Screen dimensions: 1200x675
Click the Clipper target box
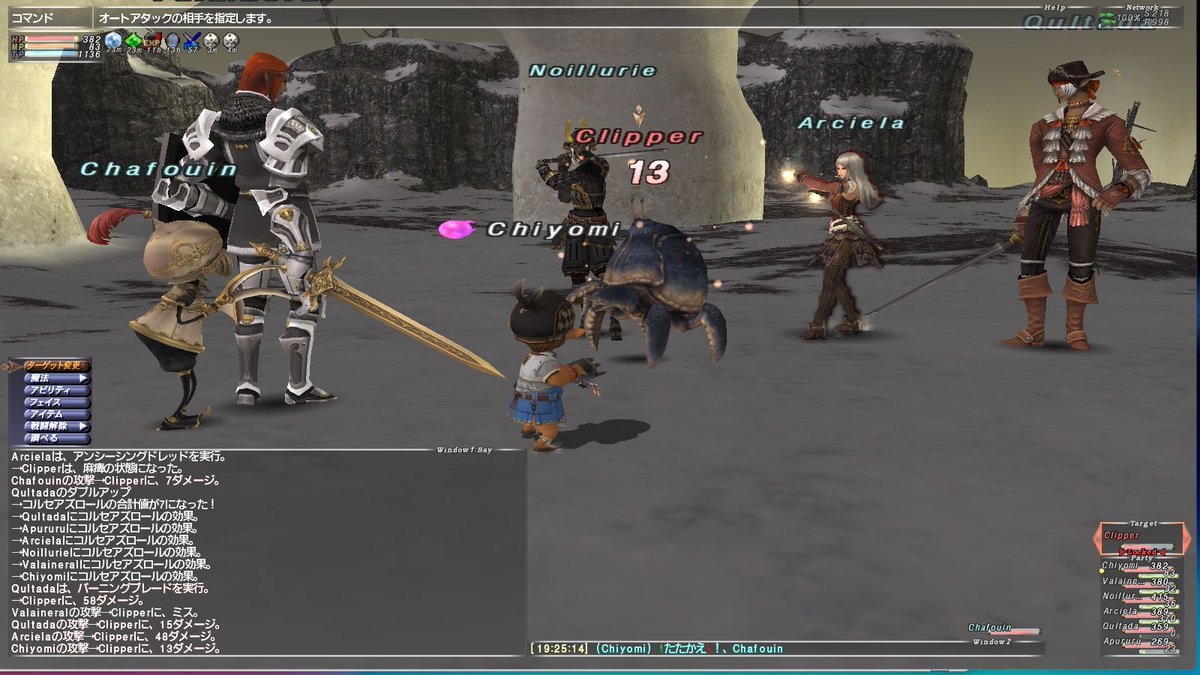click(x=1142, y=537)
